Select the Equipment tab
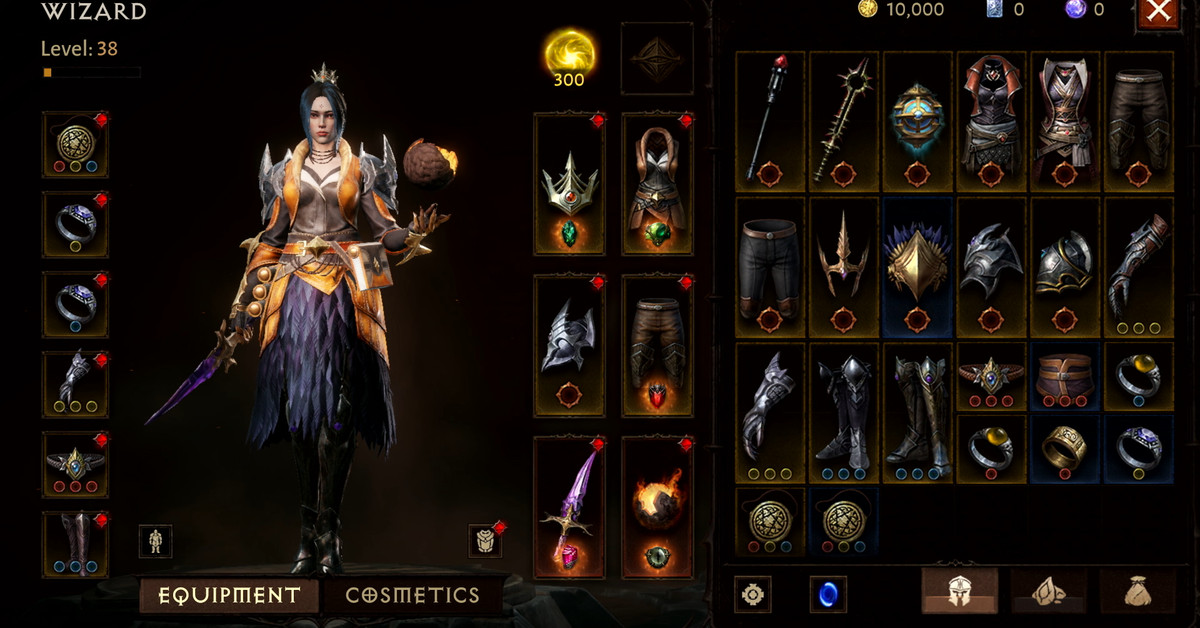Image resolution: width=1200 pixels, height=628 pixels. click(x=229, y=595)
